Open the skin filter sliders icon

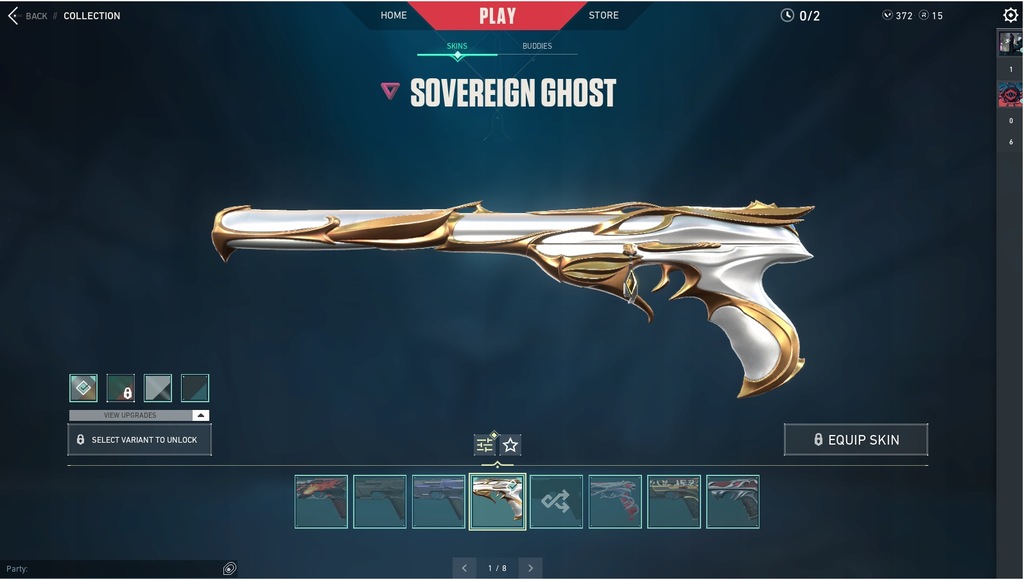click(x=485, y=445)
